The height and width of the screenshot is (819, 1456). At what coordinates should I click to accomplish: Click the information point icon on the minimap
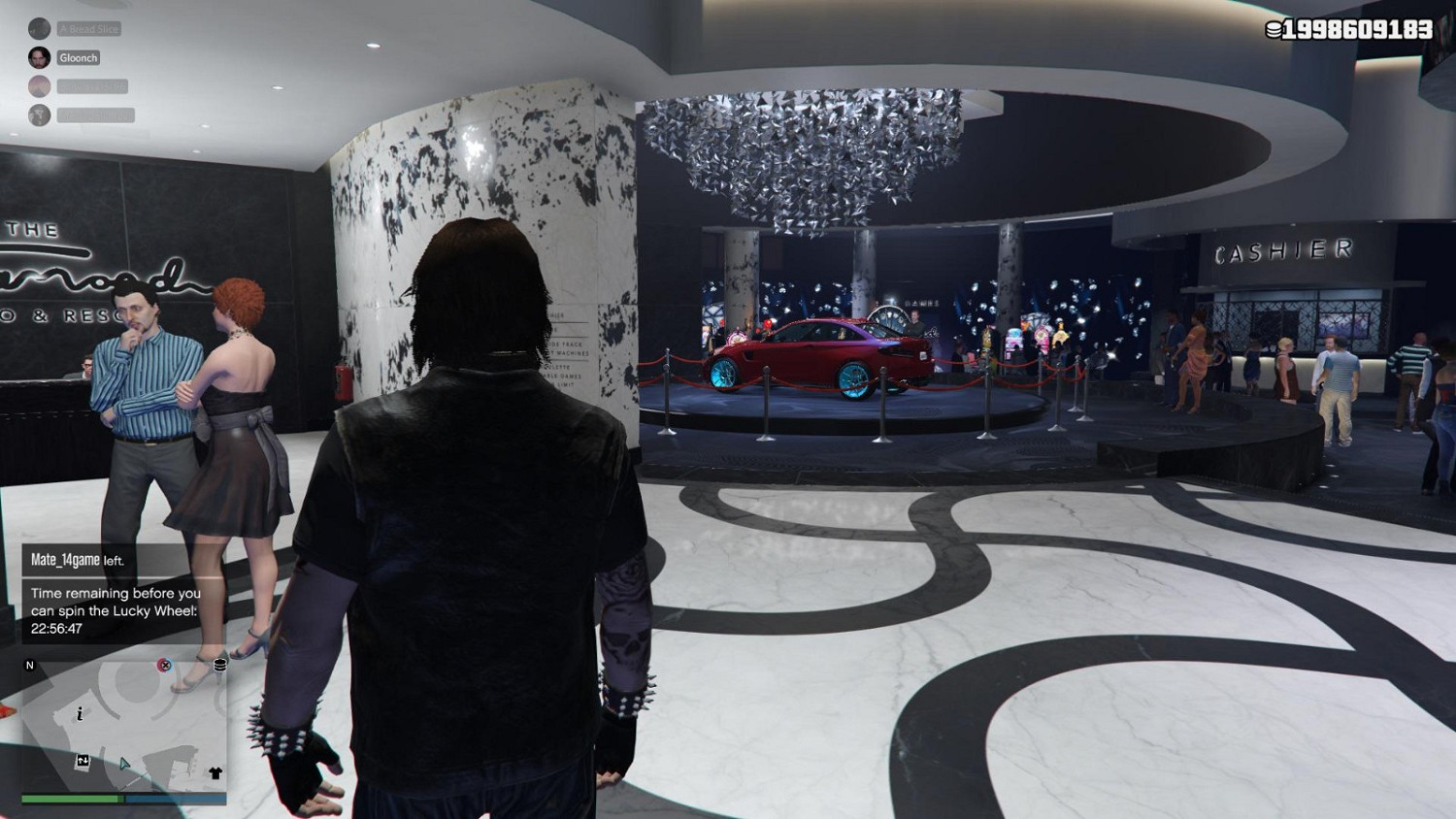click(80, 714)
